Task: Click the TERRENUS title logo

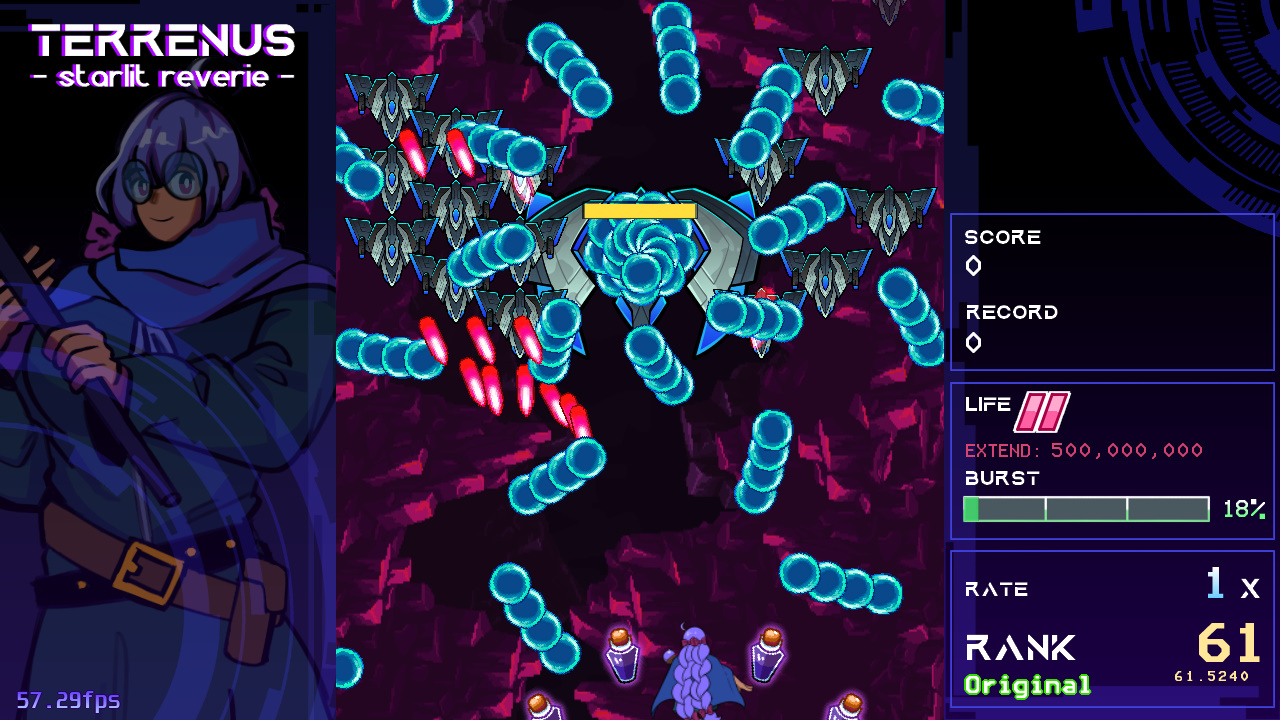Action: click(163, 42)
